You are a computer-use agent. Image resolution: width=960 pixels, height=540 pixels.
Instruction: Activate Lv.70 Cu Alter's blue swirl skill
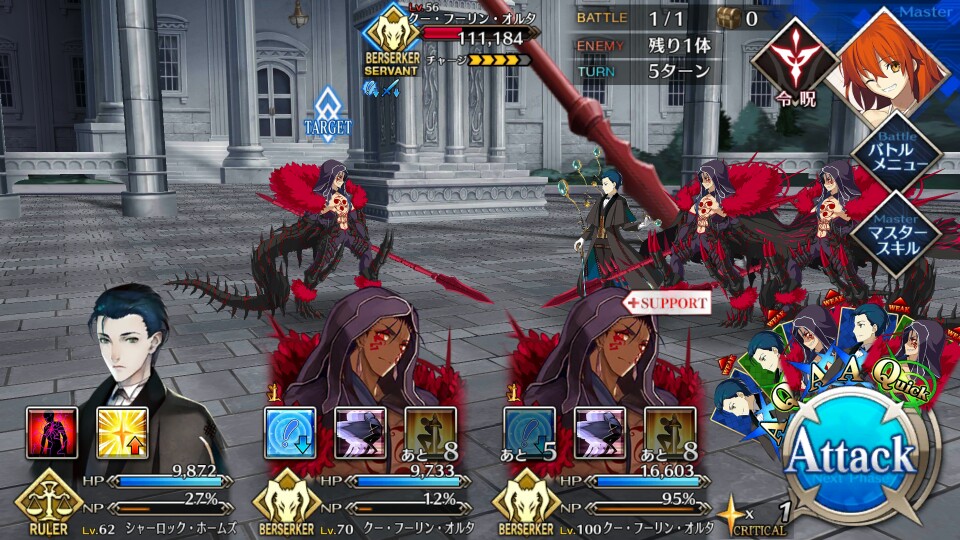click(290, 433)
